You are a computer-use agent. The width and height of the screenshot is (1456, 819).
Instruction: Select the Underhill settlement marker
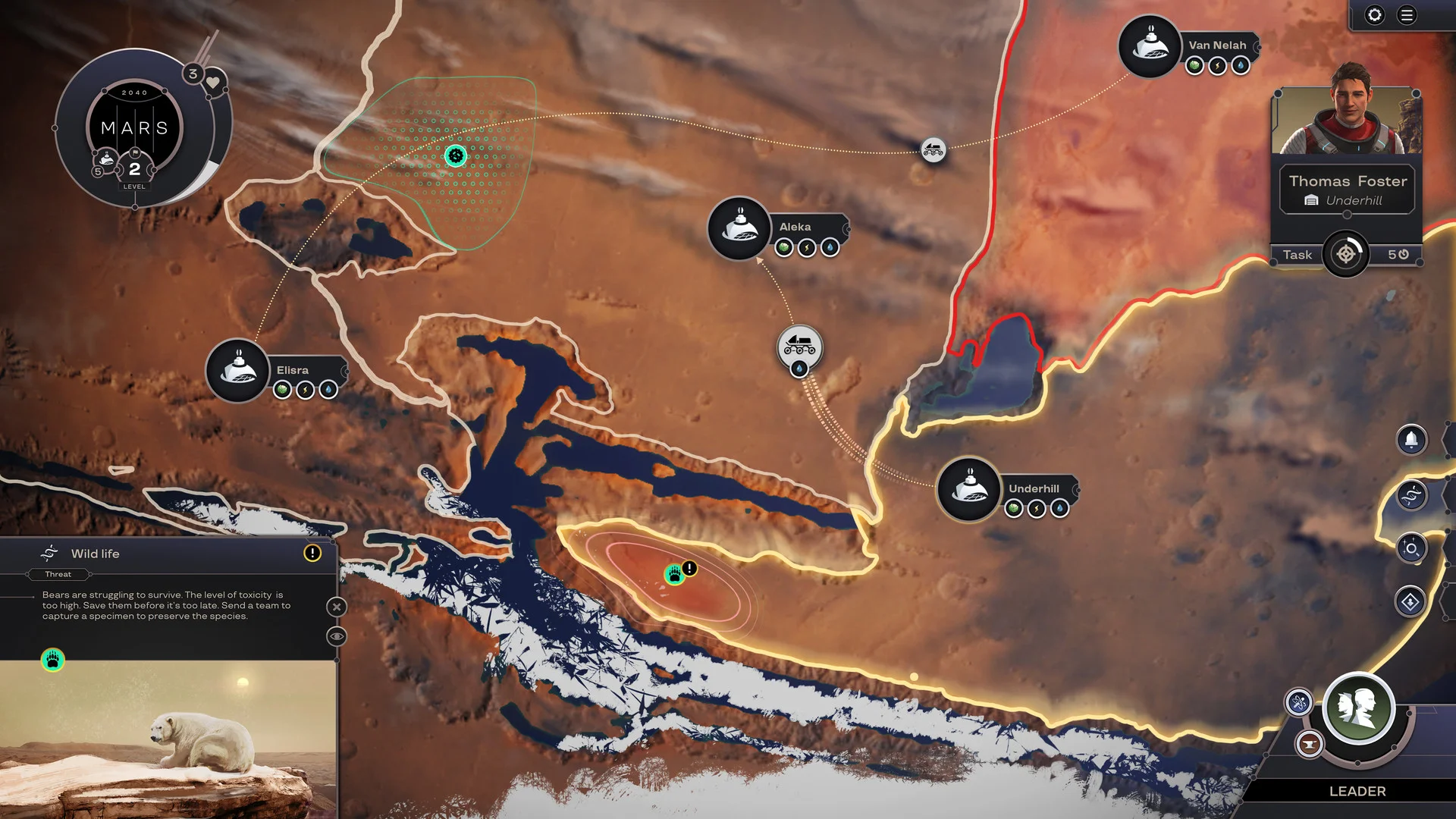(x=968, y=489)
